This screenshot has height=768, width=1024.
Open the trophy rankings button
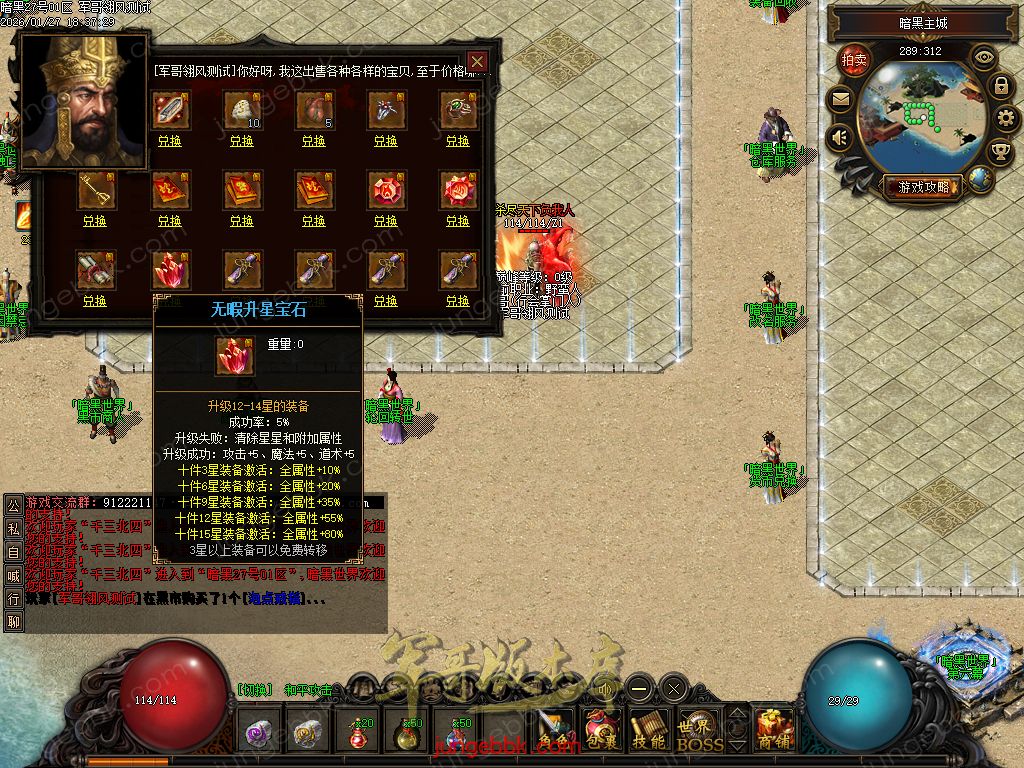coord(999,152)
